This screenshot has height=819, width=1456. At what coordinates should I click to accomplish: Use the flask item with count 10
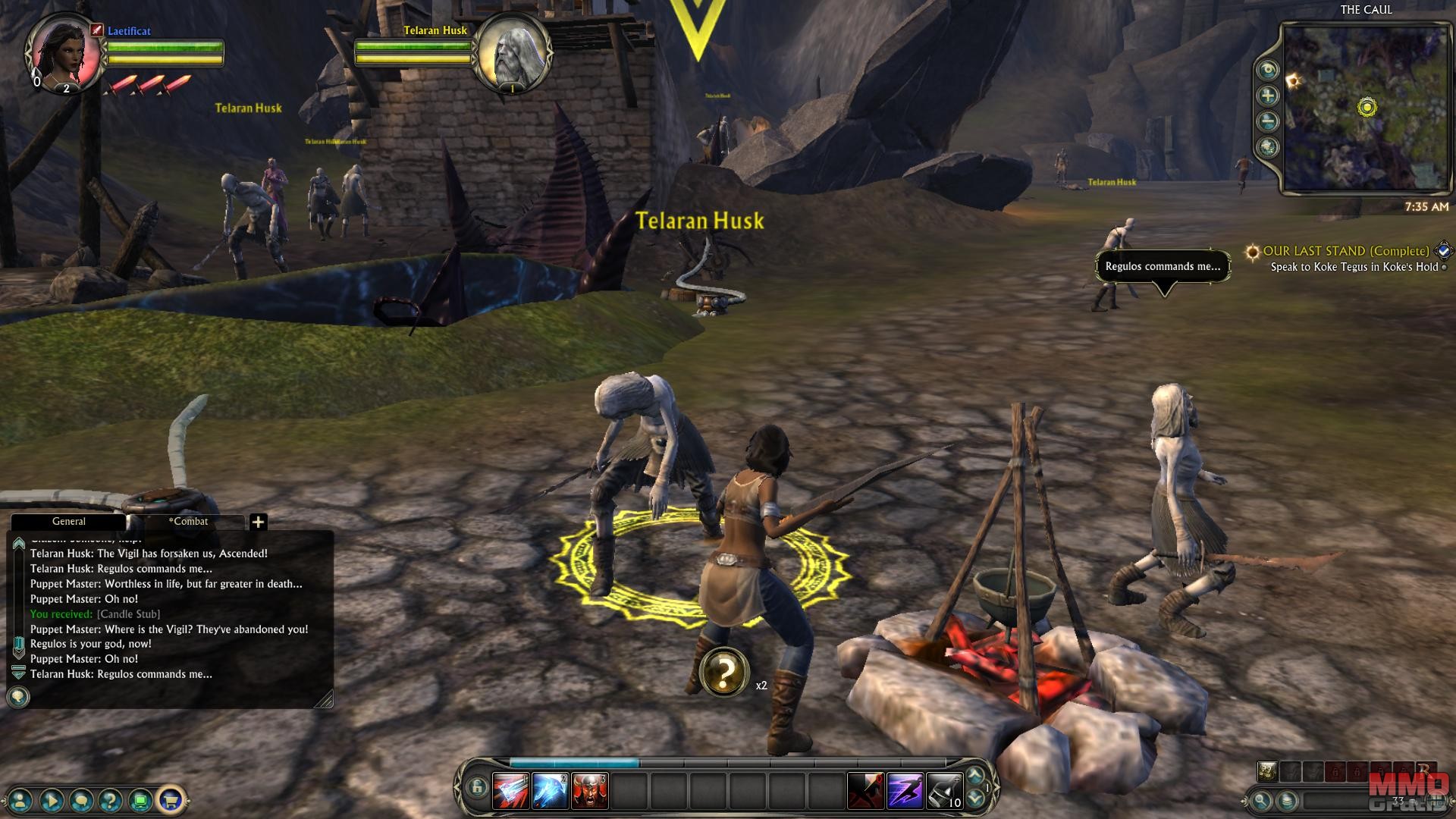pos(944,790)
